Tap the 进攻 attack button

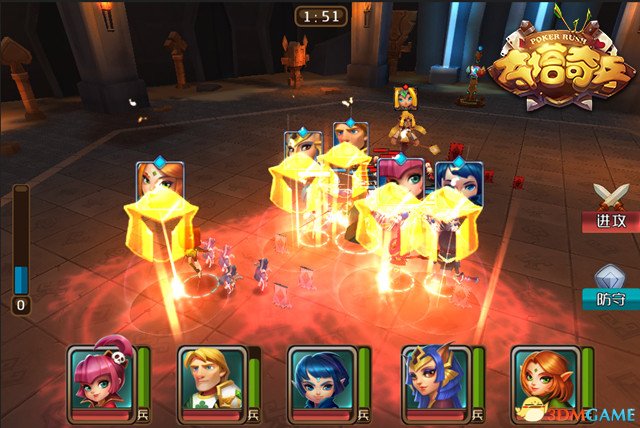[x=610, y=207]
